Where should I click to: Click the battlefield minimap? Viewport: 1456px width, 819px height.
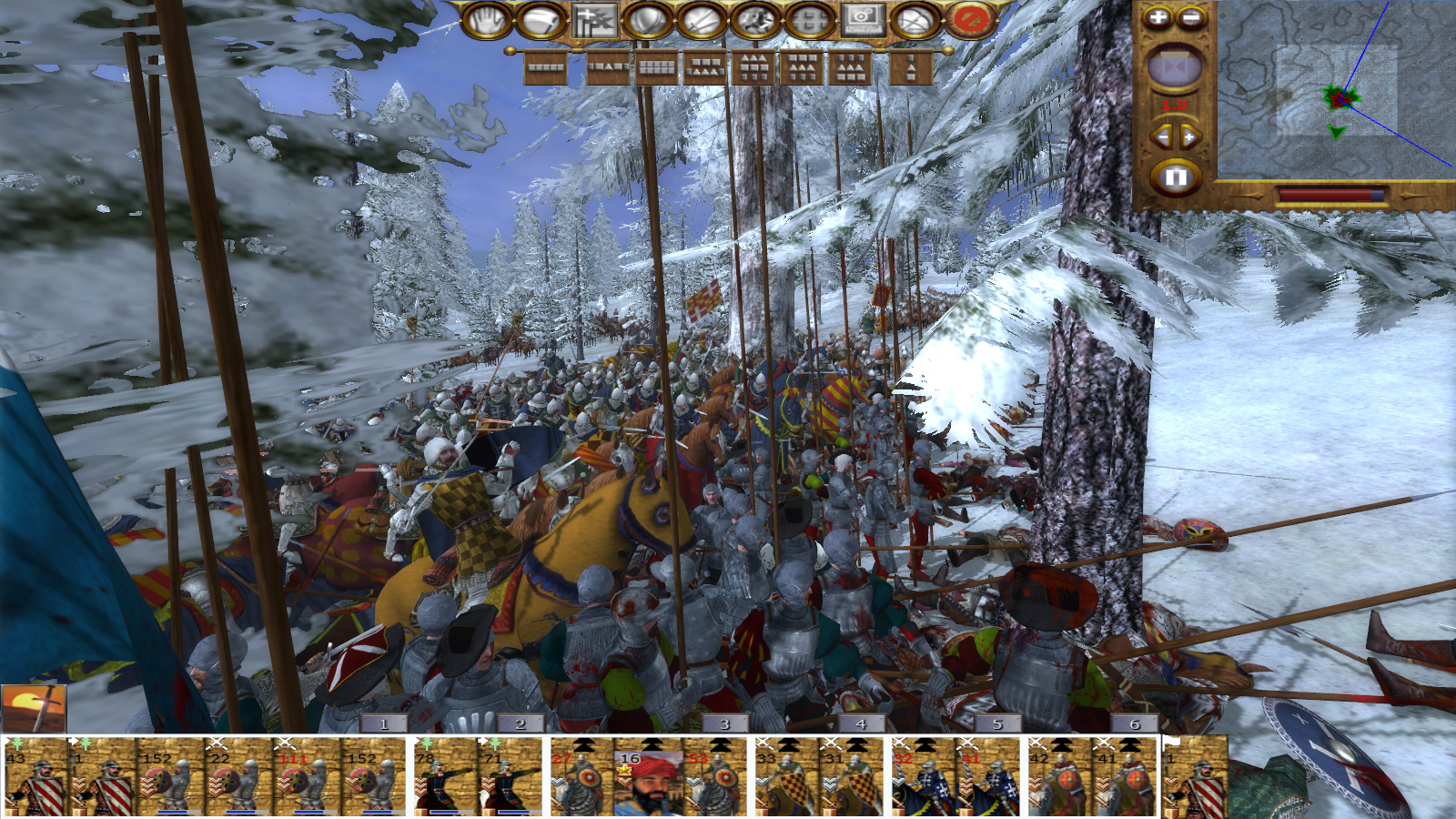[1336, 89]
